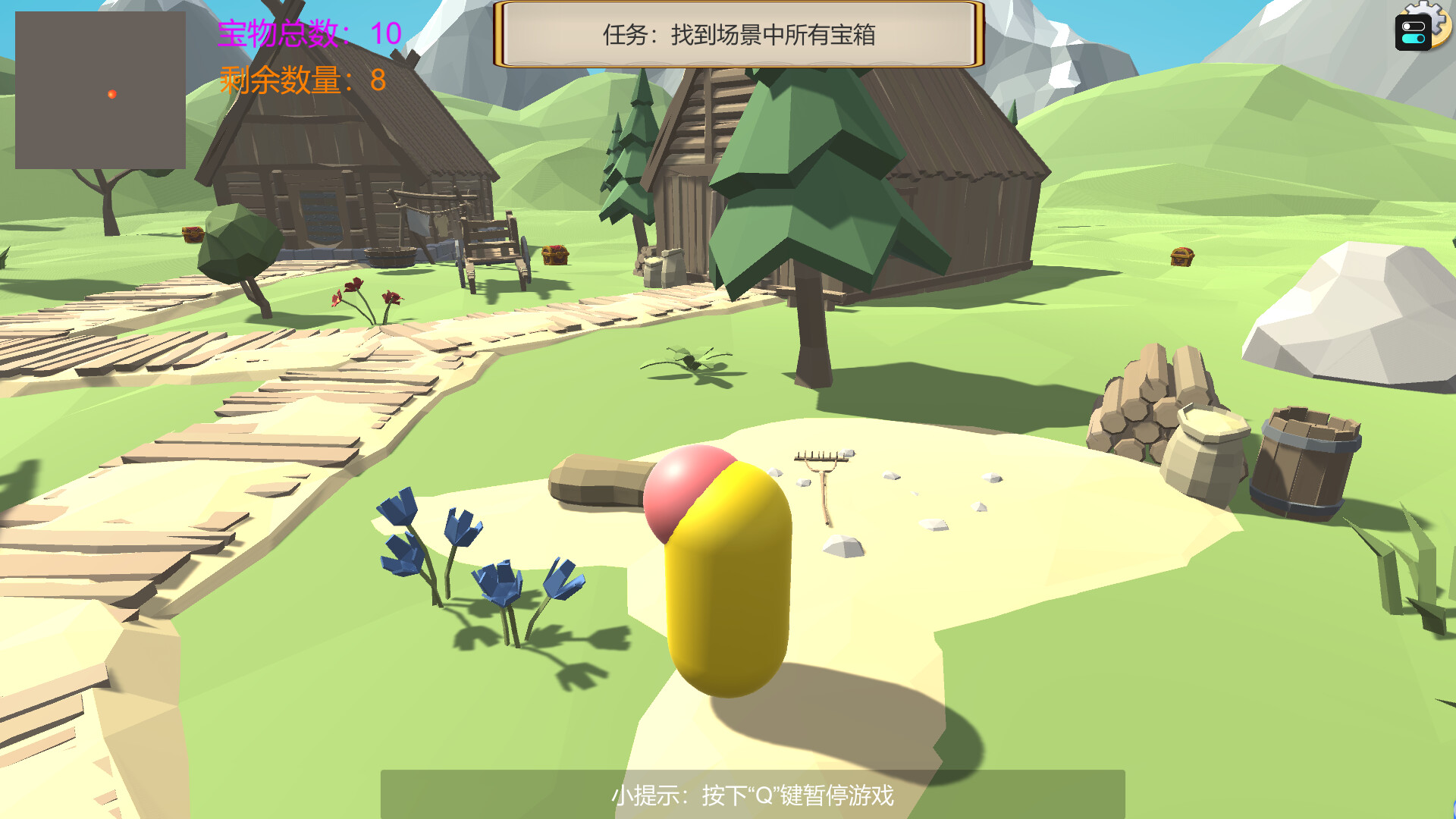This screenshot has height=819, width=1456.
Task: Open the quest banner reading 任务：找到场景中所有宝箱
Action: click(x=739, y=33)
